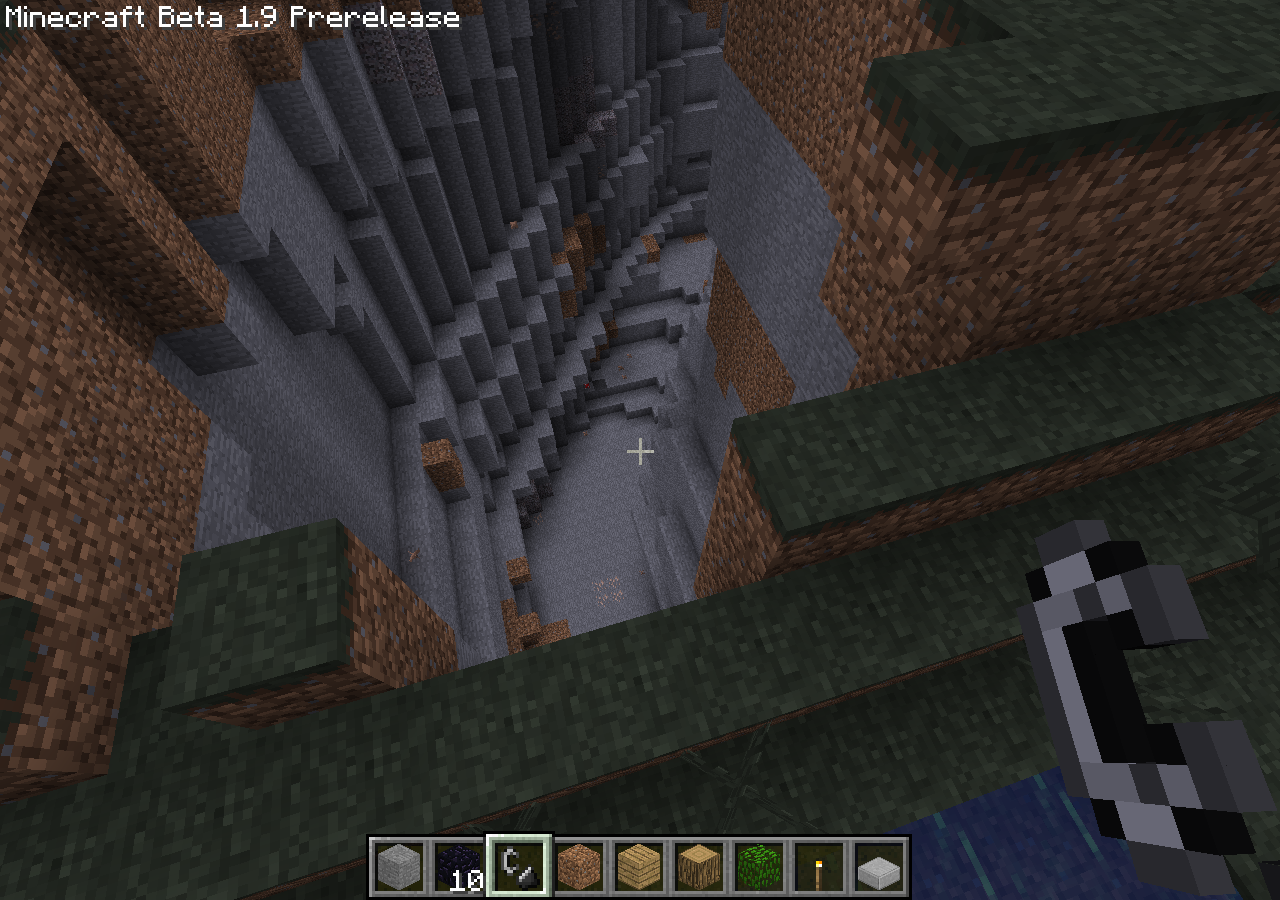
Task: Select the flint and steel slot
Action: click(x=519, y=866)
